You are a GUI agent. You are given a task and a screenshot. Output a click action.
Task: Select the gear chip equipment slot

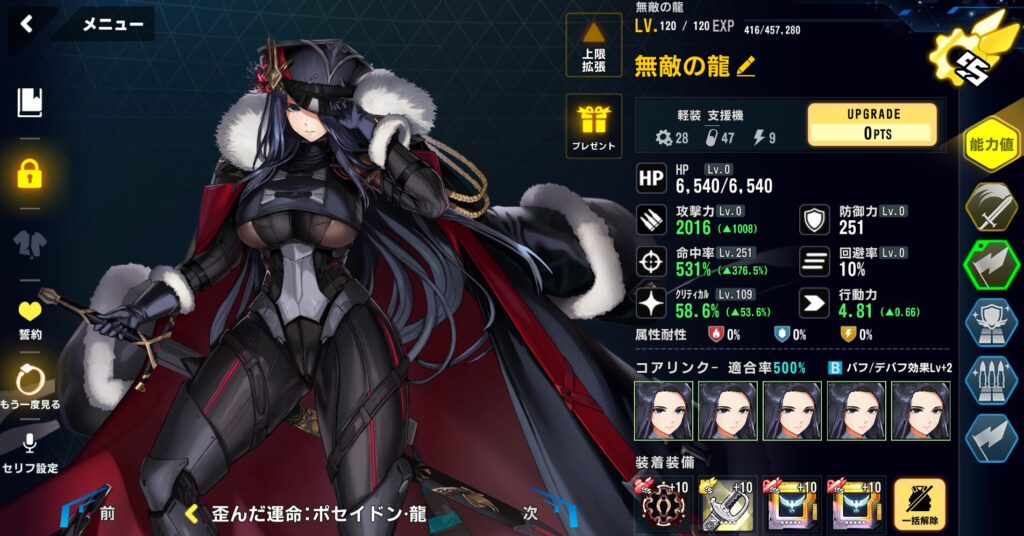(x=662, y=504)
